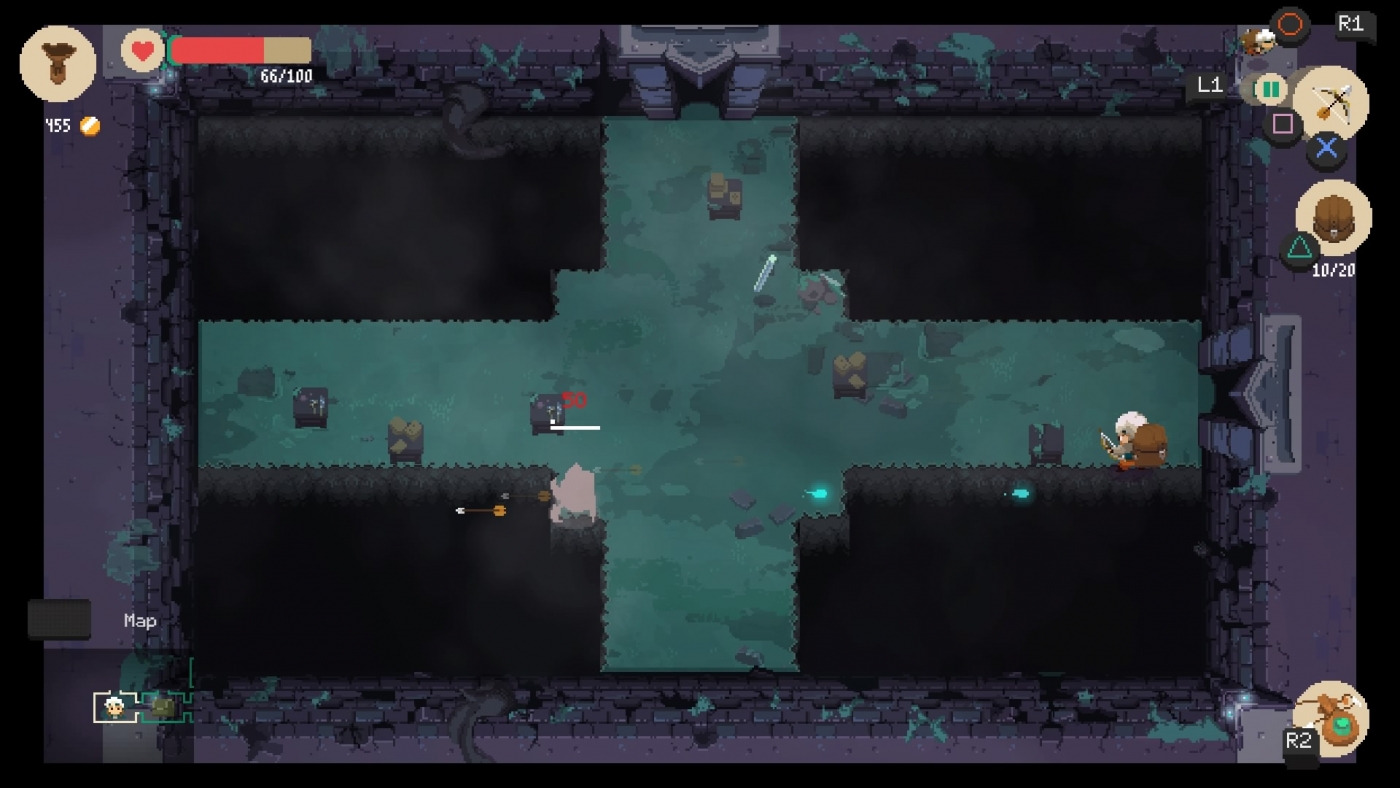Viewport: 1400px width, 788px height.
Task: Click the amulet inventory icon top-left
Action: point(57,62)
